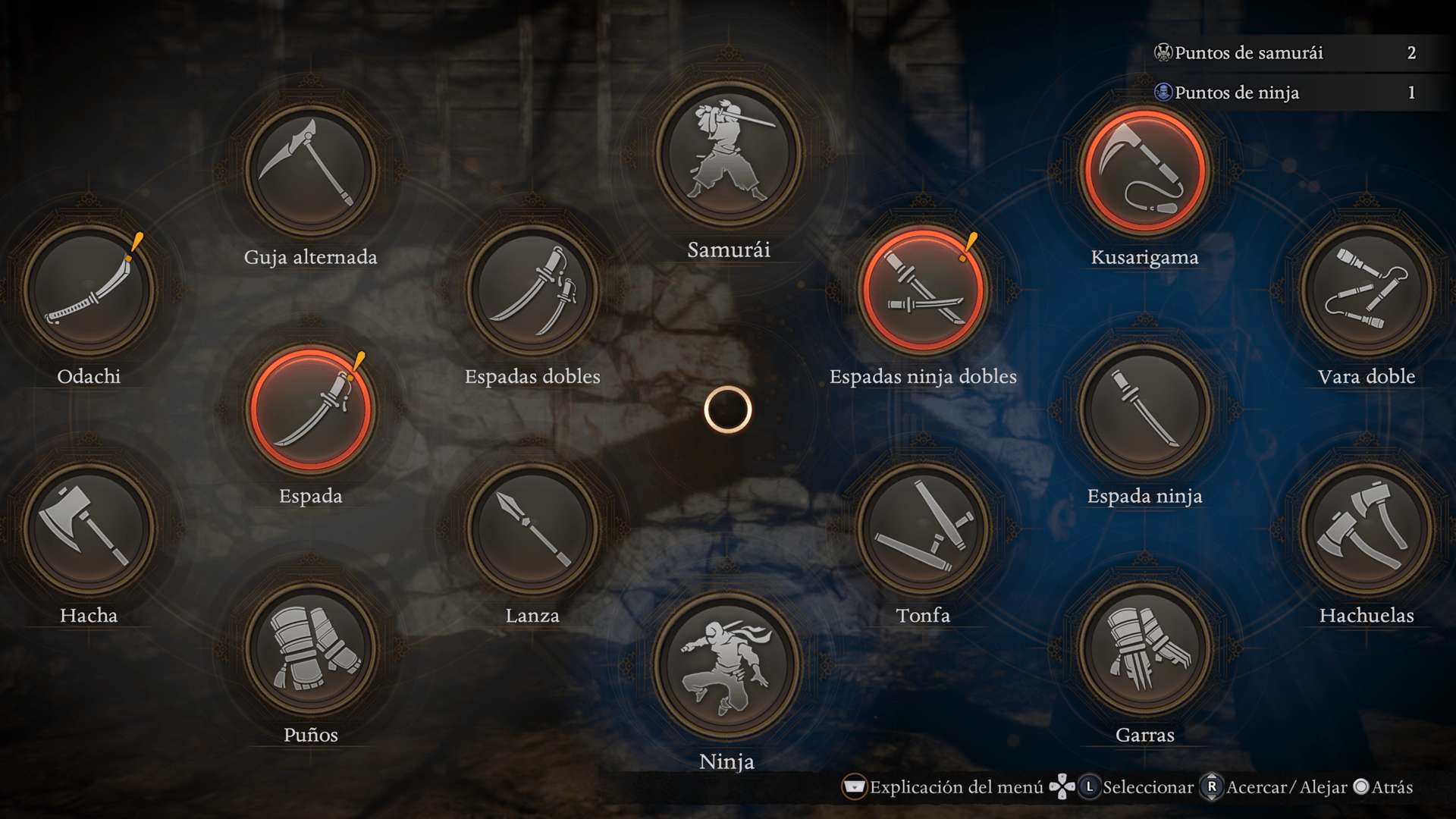Select the Espada ninja node
Image resolution: width=1456 pixels, height=819 pixels.
pos(1145,409)
